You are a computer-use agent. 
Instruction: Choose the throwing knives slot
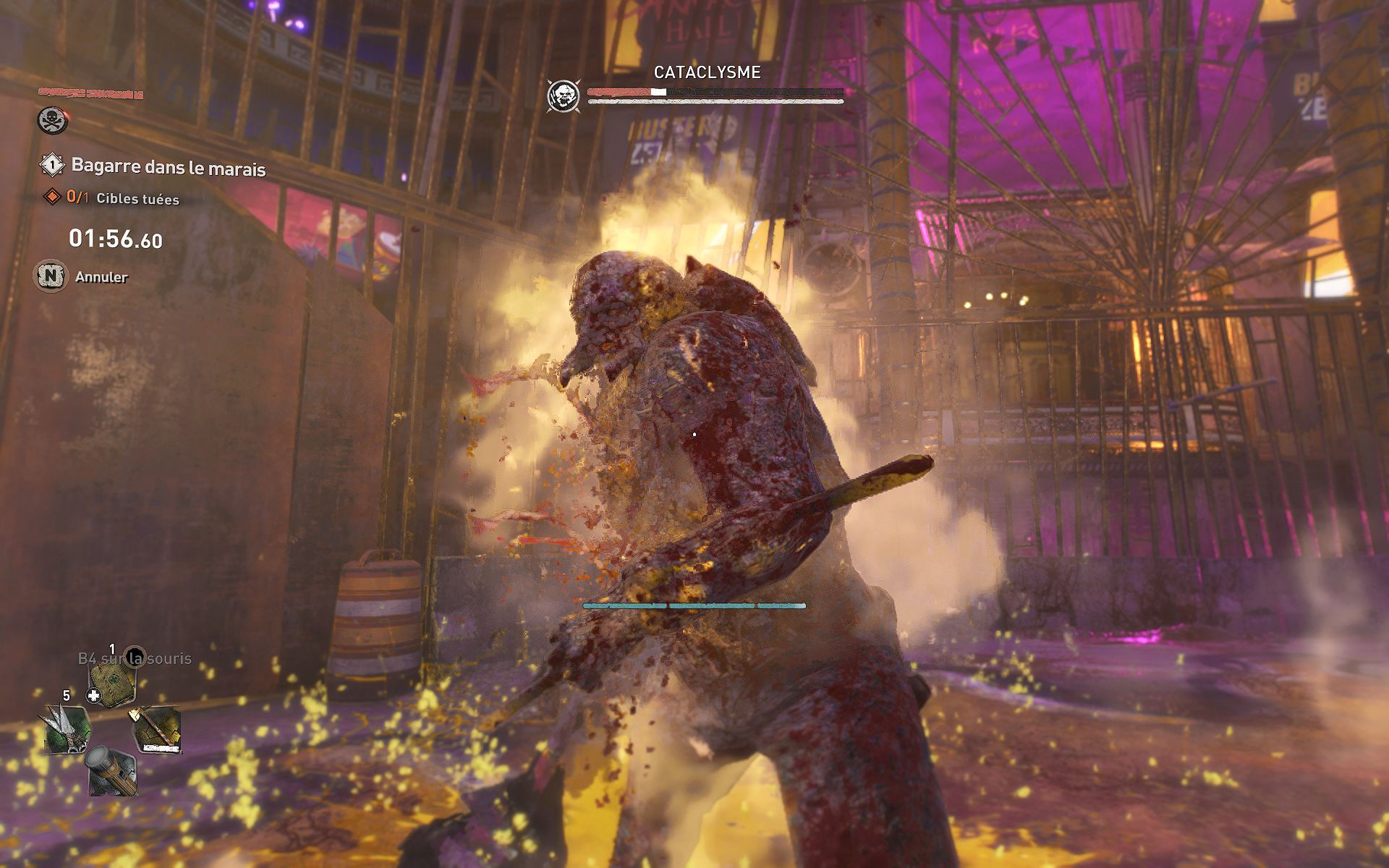click(x=67, y=728)
